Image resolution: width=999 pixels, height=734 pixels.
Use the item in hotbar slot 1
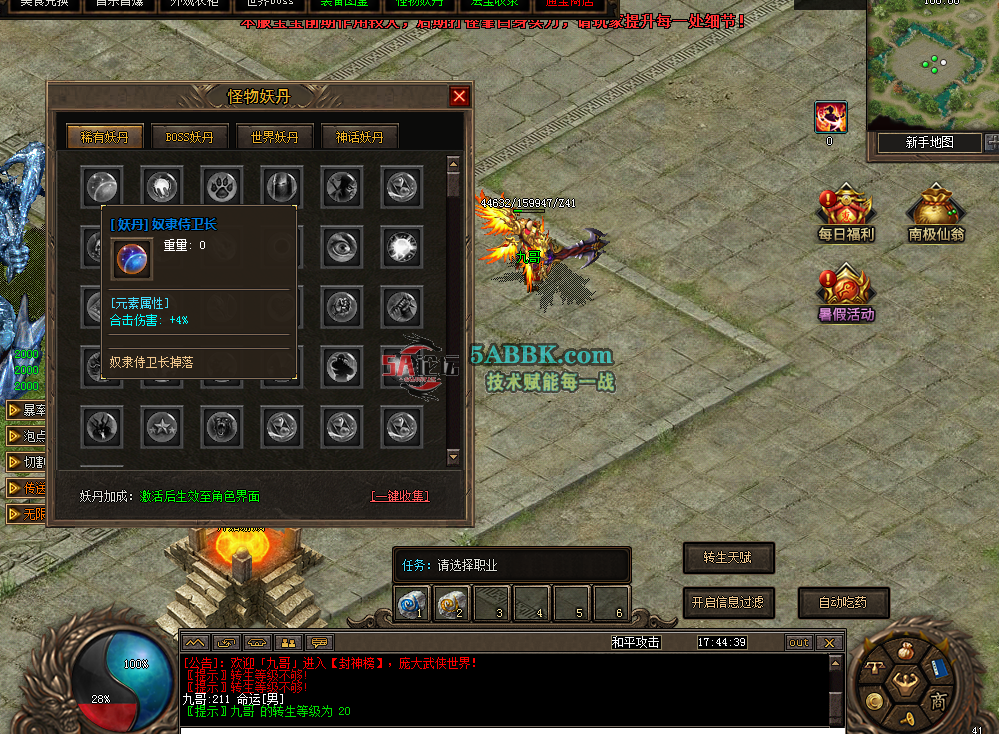click(411, 604)
